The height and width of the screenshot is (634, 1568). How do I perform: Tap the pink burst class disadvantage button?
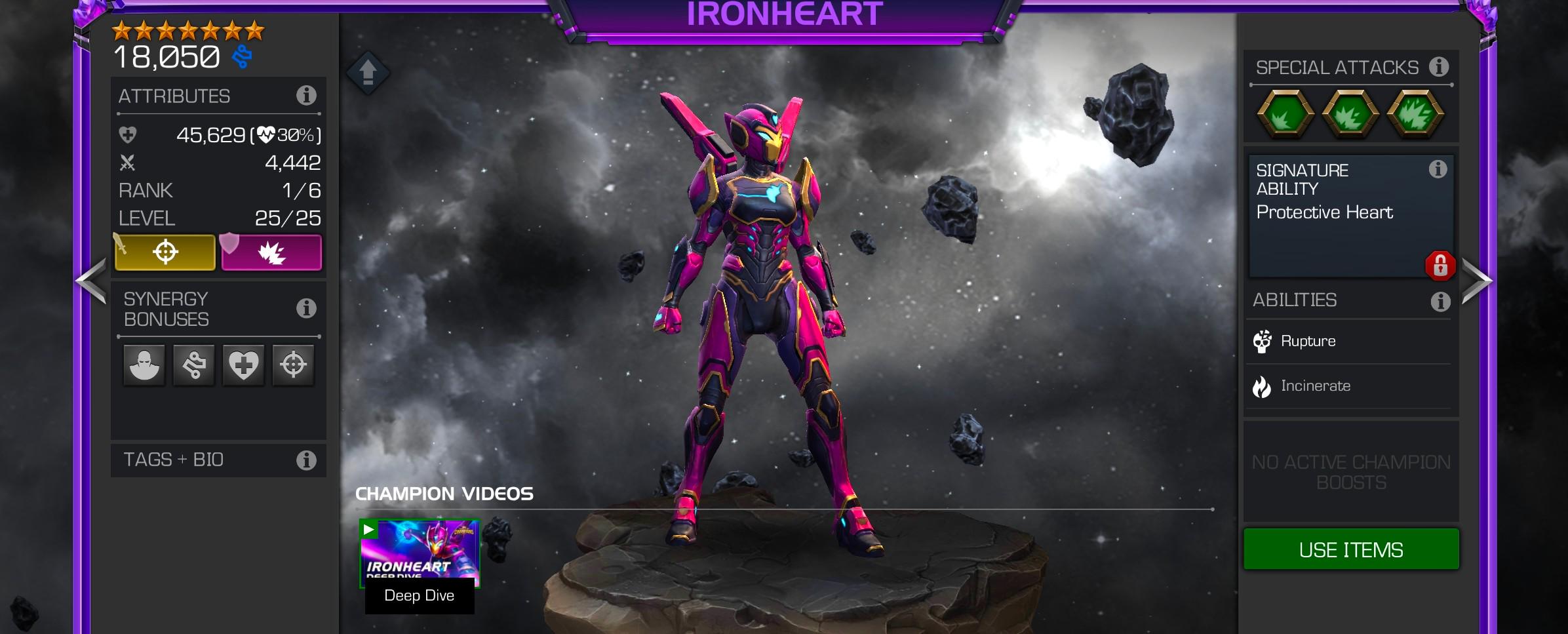(x=271, y=252)
